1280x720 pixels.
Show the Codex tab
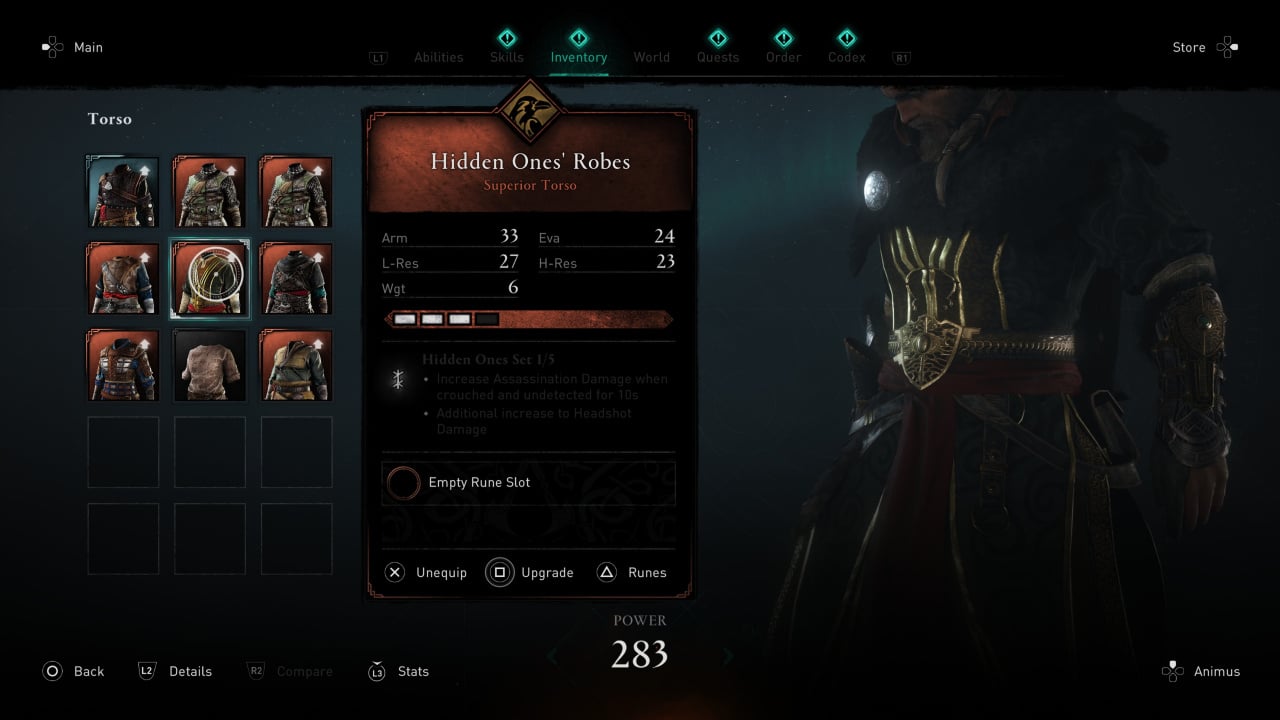[846, 57]
